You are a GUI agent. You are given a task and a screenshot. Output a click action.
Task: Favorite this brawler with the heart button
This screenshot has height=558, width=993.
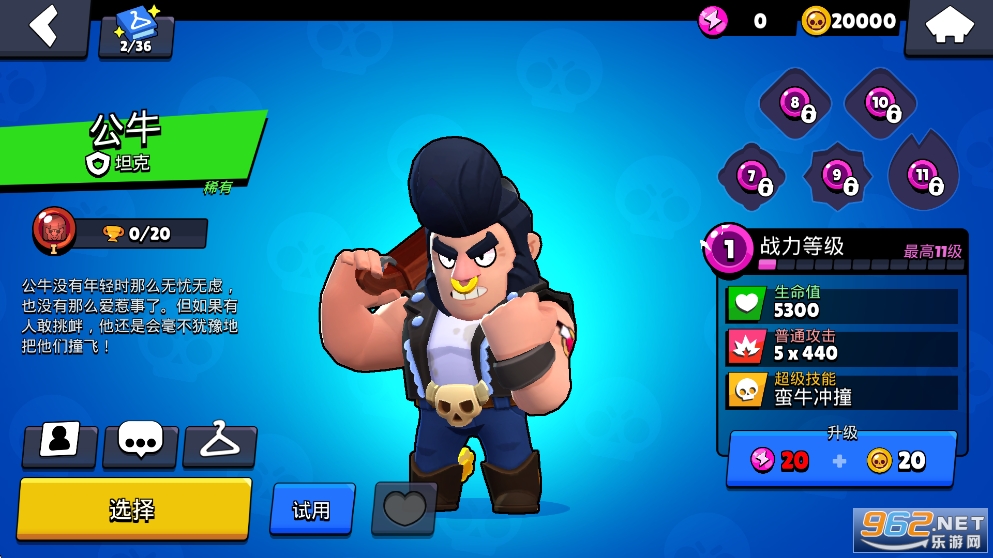coord(404,508)
